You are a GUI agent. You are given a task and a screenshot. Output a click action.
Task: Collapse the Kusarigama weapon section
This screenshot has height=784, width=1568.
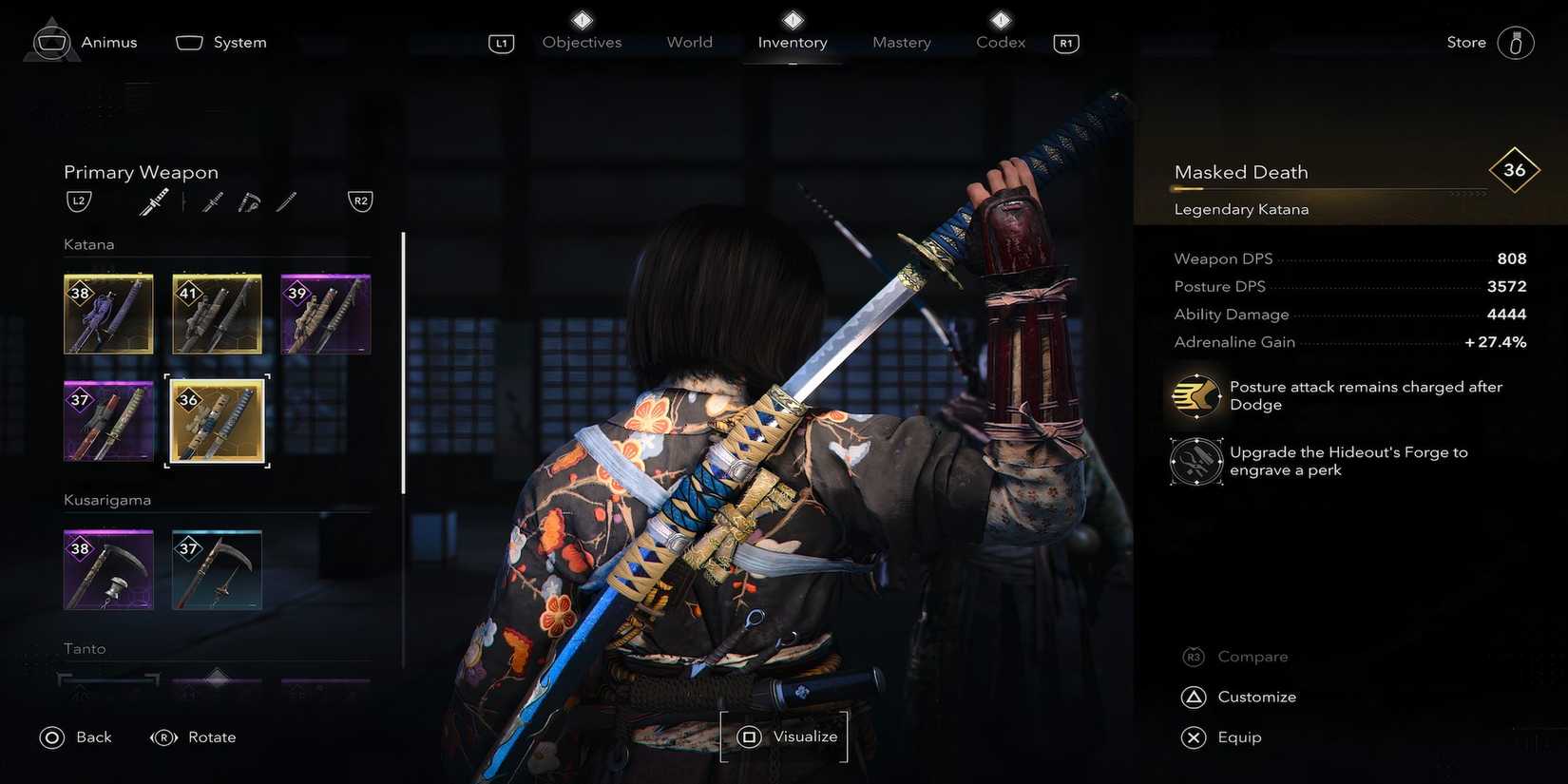pos(107,499)
